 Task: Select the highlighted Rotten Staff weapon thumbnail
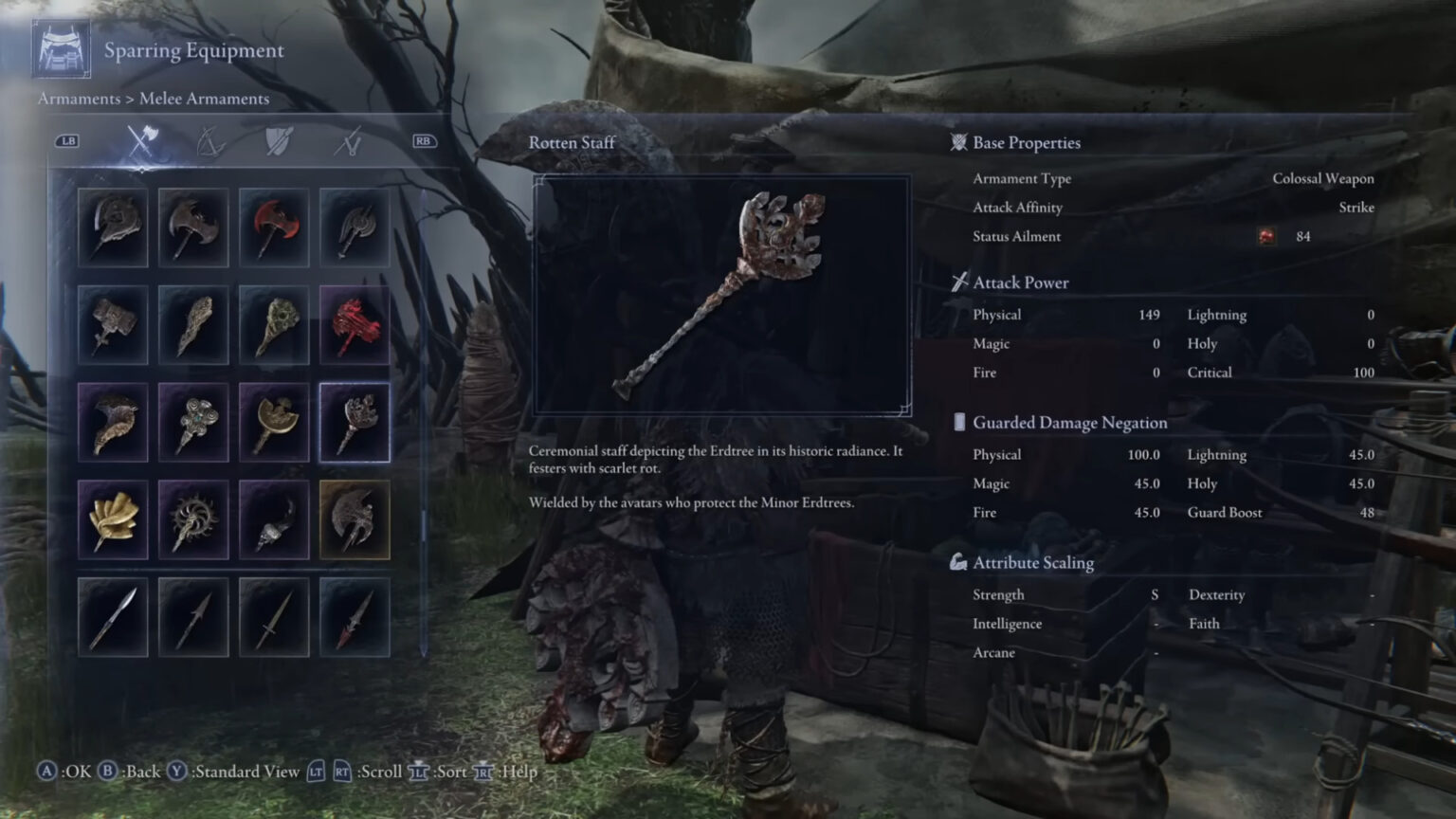pyautogui.click(x=354, y=422)
